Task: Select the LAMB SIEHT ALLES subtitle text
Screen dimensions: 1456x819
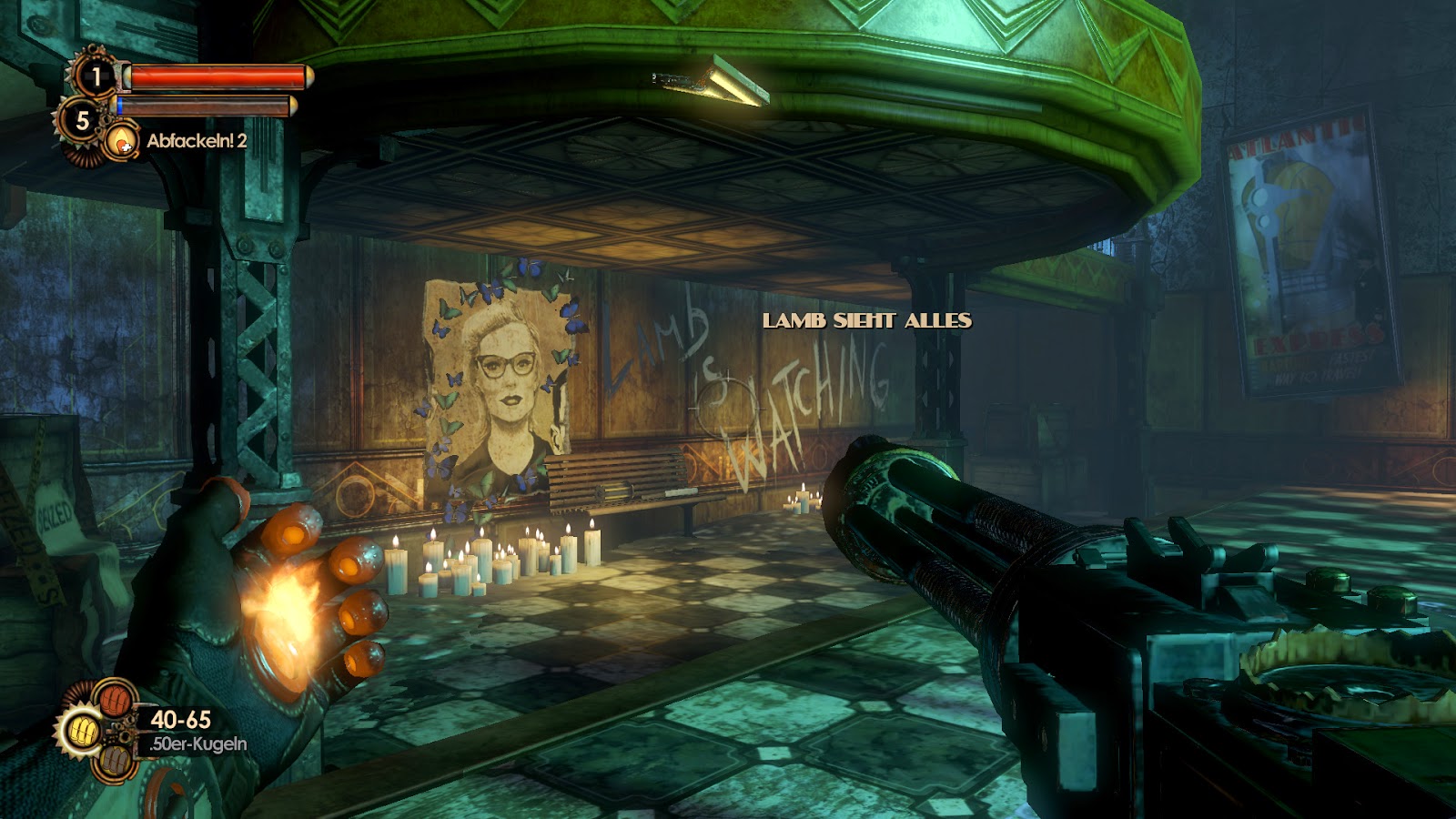Action: [866, 321]
